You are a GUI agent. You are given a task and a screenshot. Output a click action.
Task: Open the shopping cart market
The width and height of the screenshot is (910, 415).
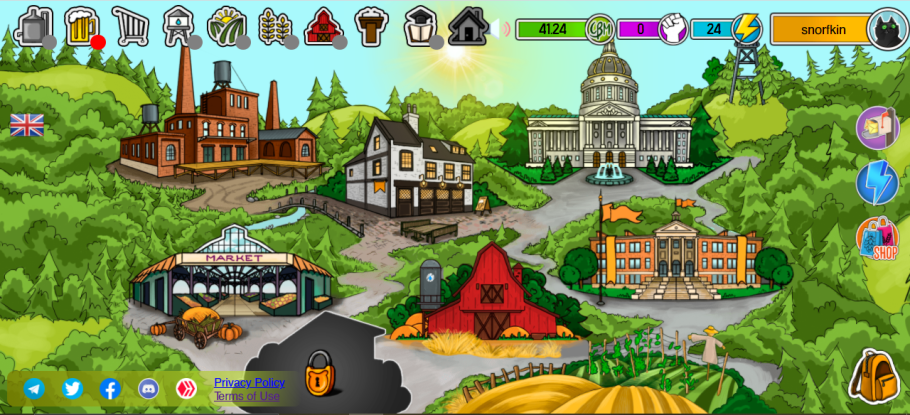[x=130, y=26]
